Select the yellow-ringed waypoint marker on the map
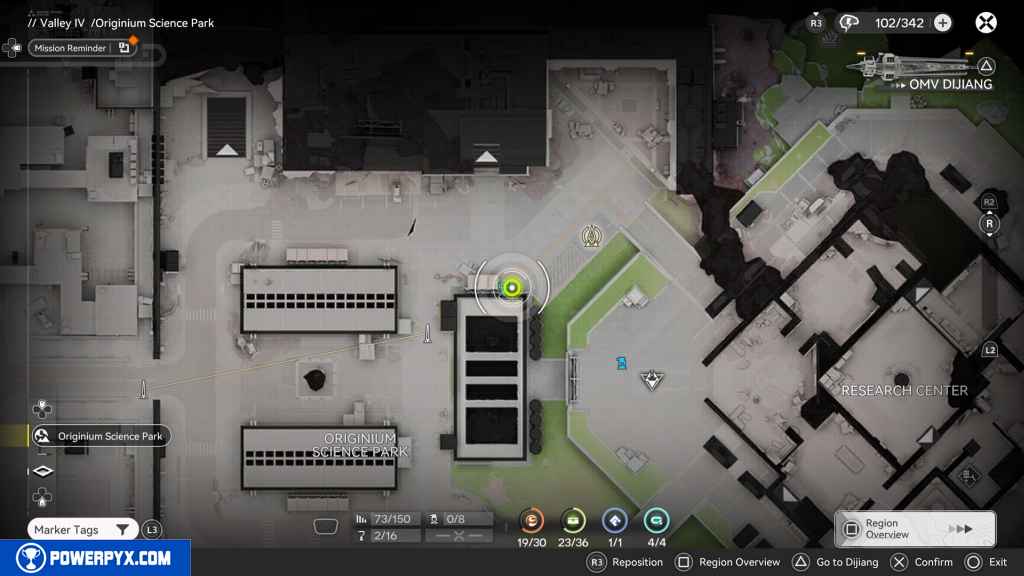This screenshot has height=576, width=1024. 591,236
